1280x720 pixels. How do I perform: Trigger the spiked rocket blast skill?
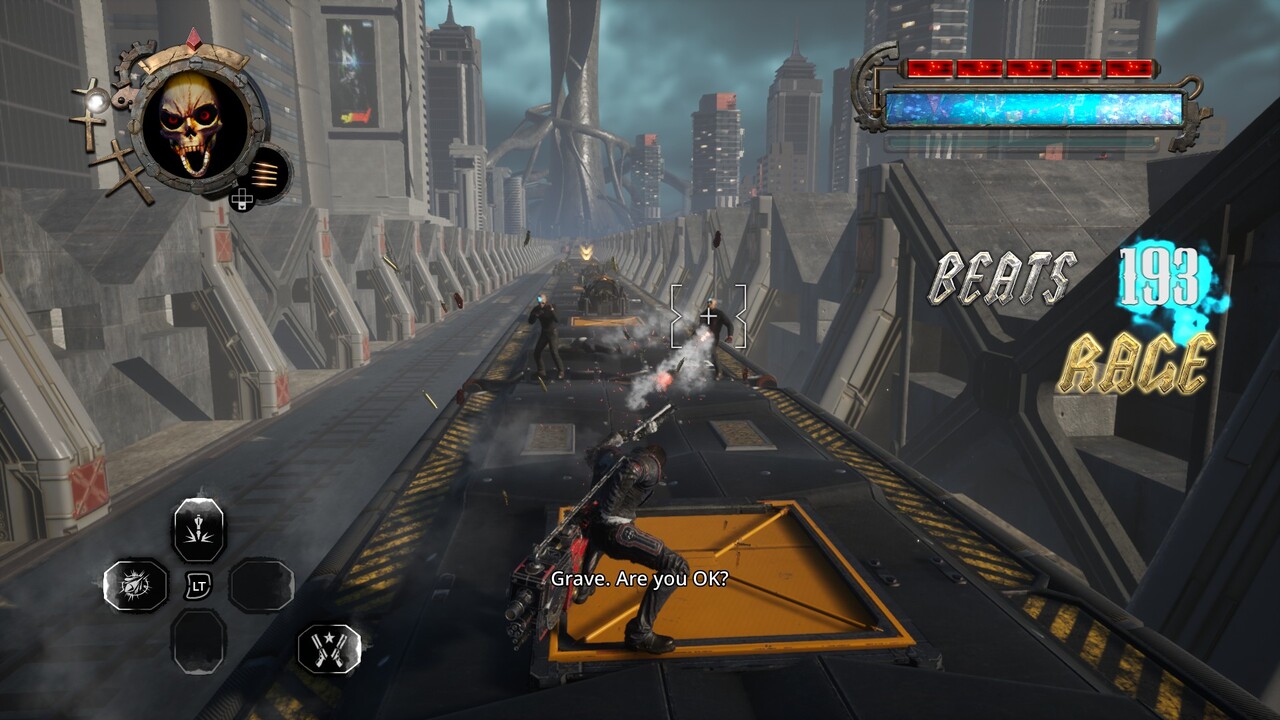[x=136, y=585]
